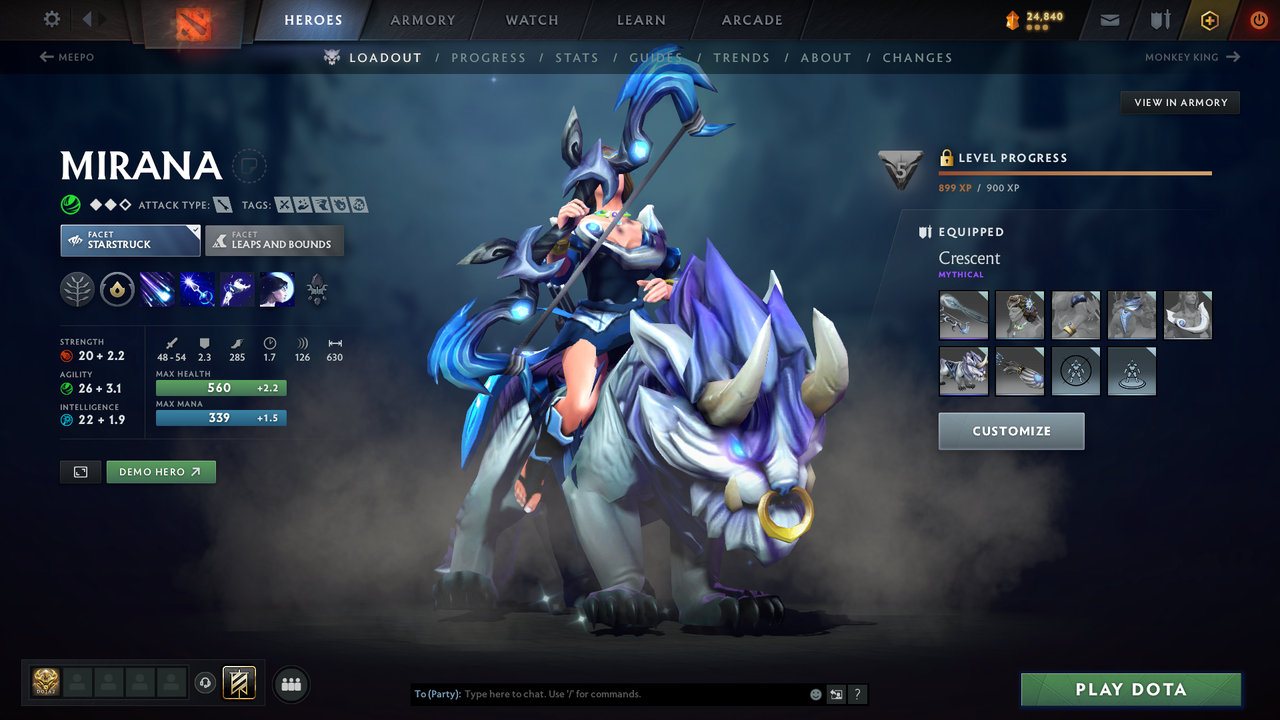Click the VIEW IN ARMORY button
Screen dimensions: 1280x720
(1180, 102)
